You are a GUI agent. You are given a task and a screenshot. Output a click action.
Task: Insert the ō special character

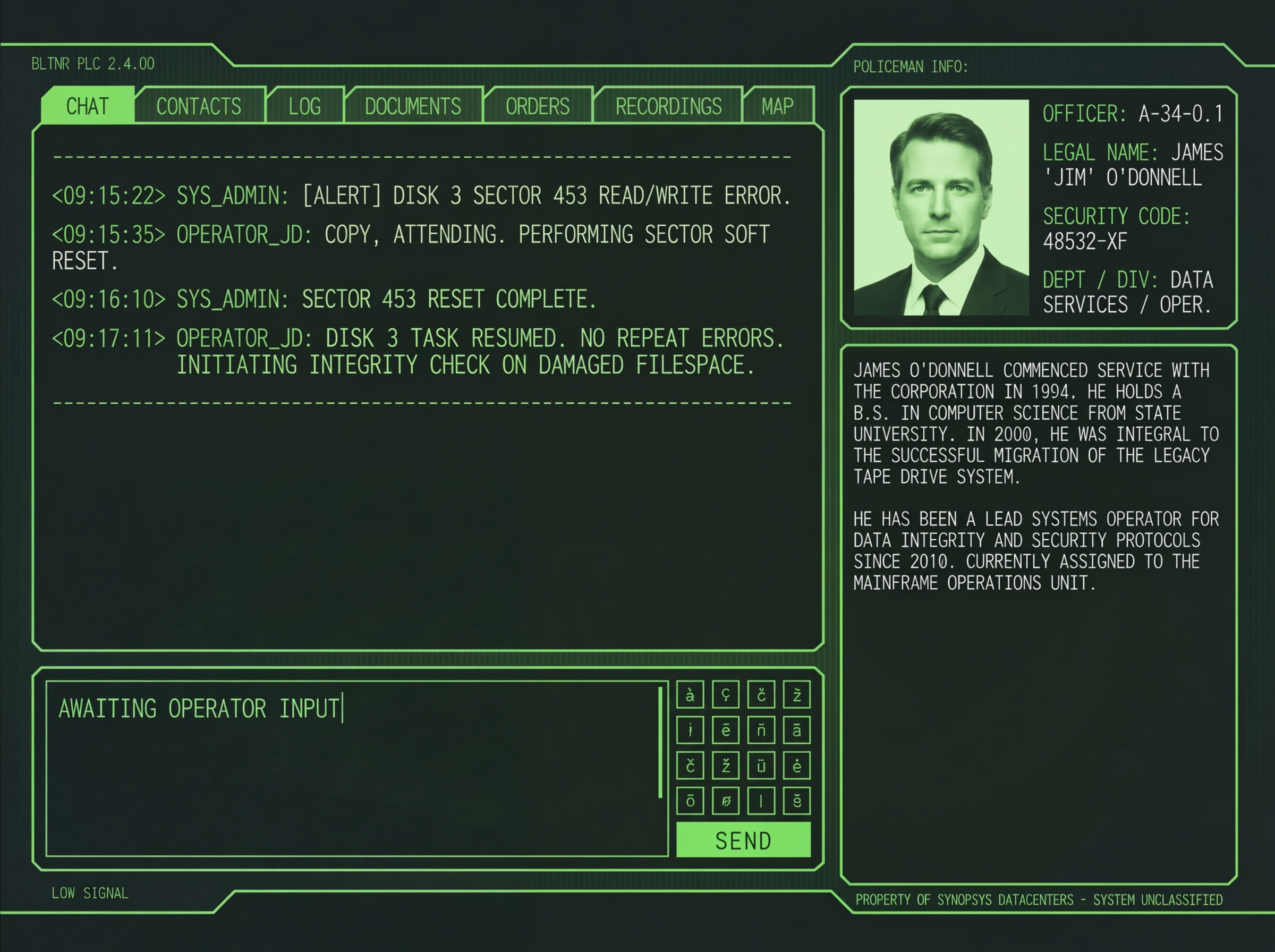click(x=690, y=801)
